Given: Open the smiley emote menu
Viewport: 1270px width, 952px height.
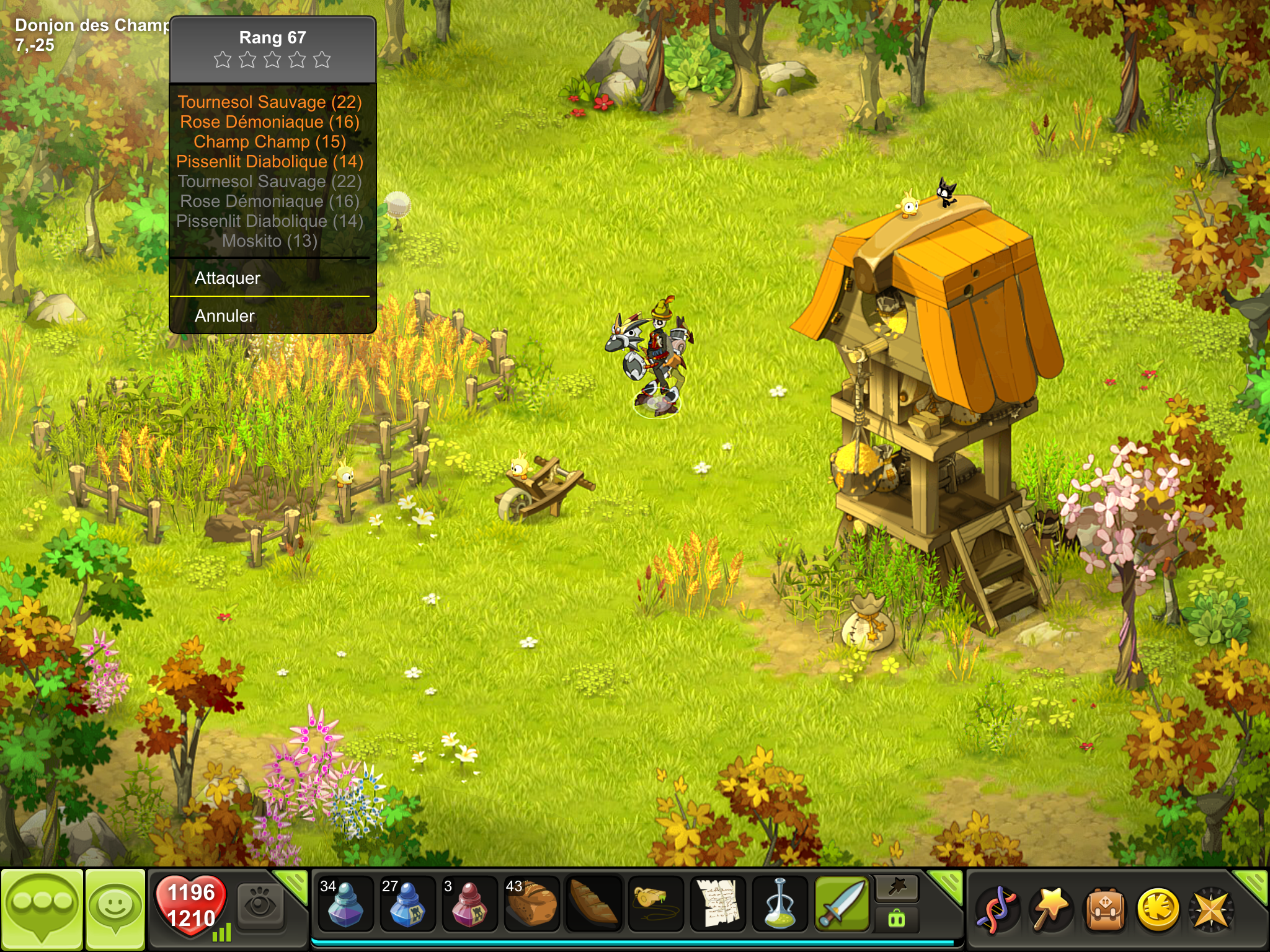Looking at the screenshot, I should 115,908.
